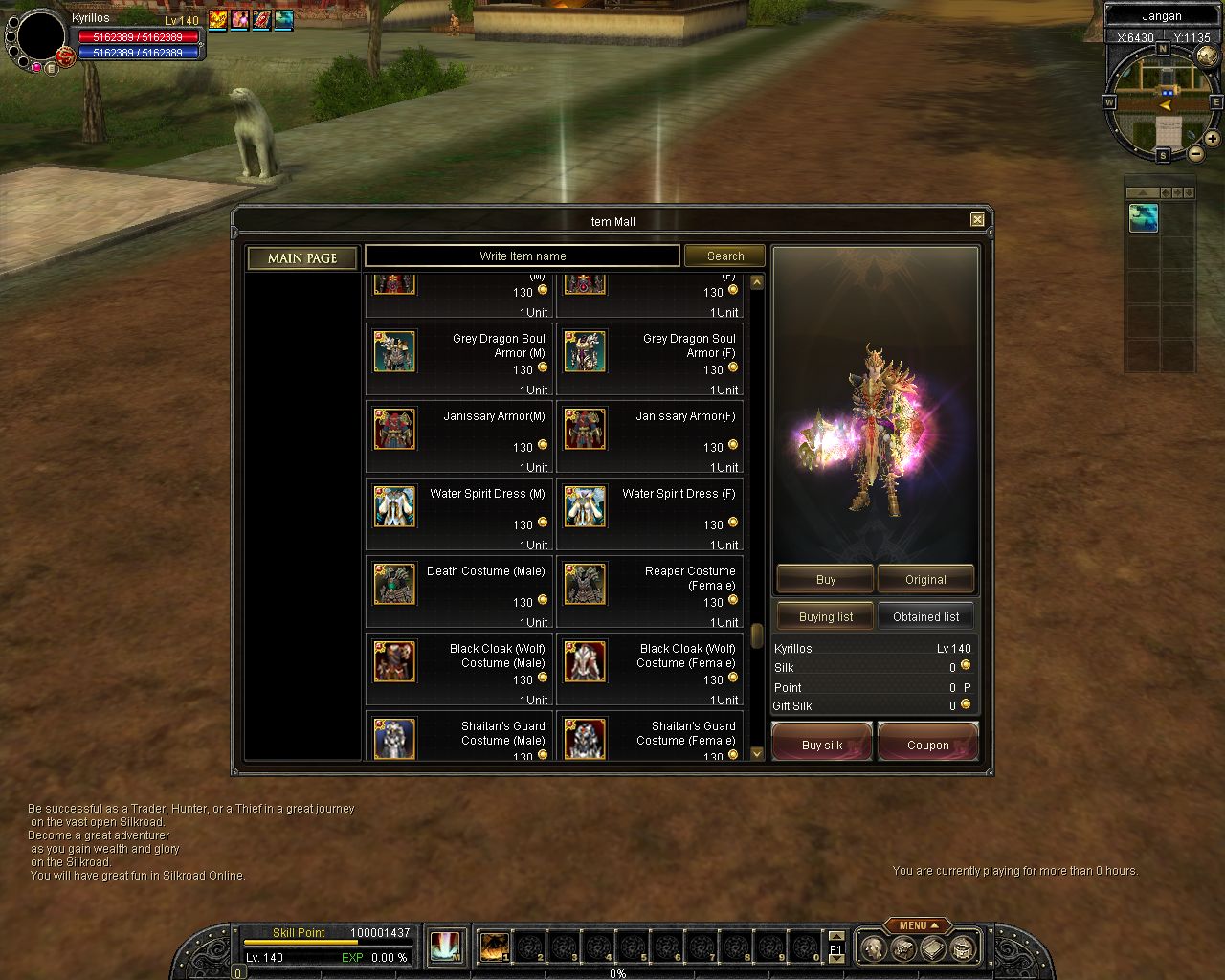
Task: Click the Buy button under the preview
Action: [825, 580]
